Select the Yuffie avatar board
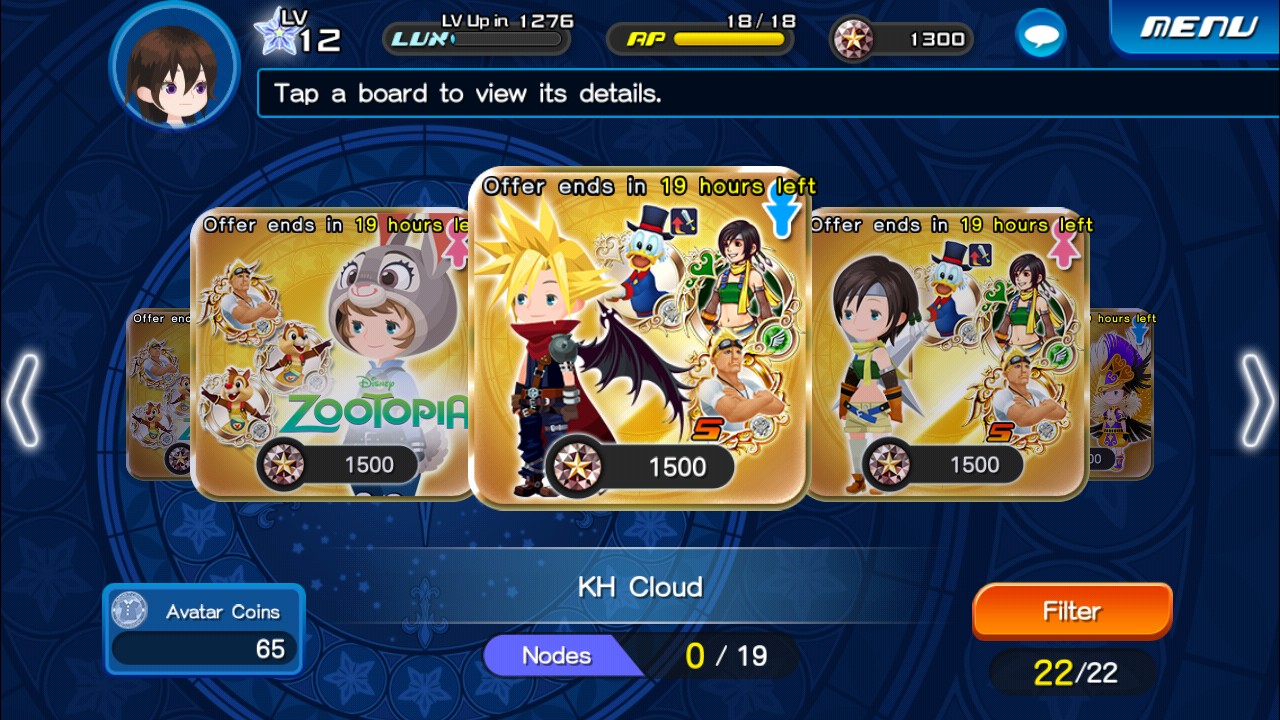Image resolution: width=1280 pixels, height=720 pixels. click(x=945, y=355)
